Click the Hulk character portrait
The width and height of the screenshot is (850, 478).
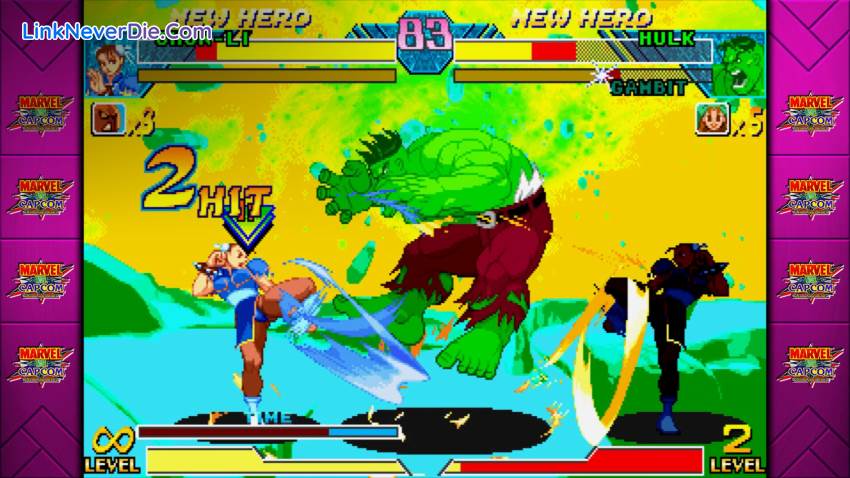738,65
